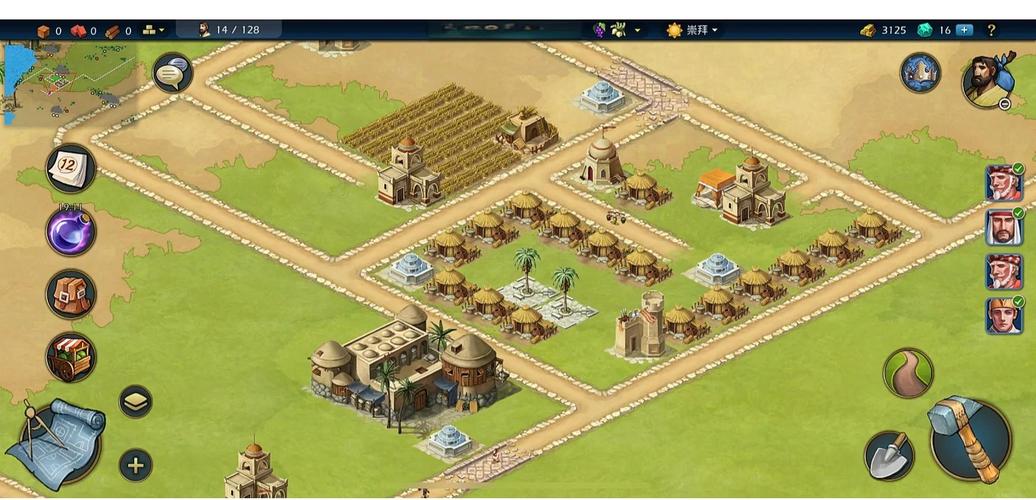Select the shovel demolish tool
The width and height of the screenshot is (1036, 500).
click(x=888, y=455)
